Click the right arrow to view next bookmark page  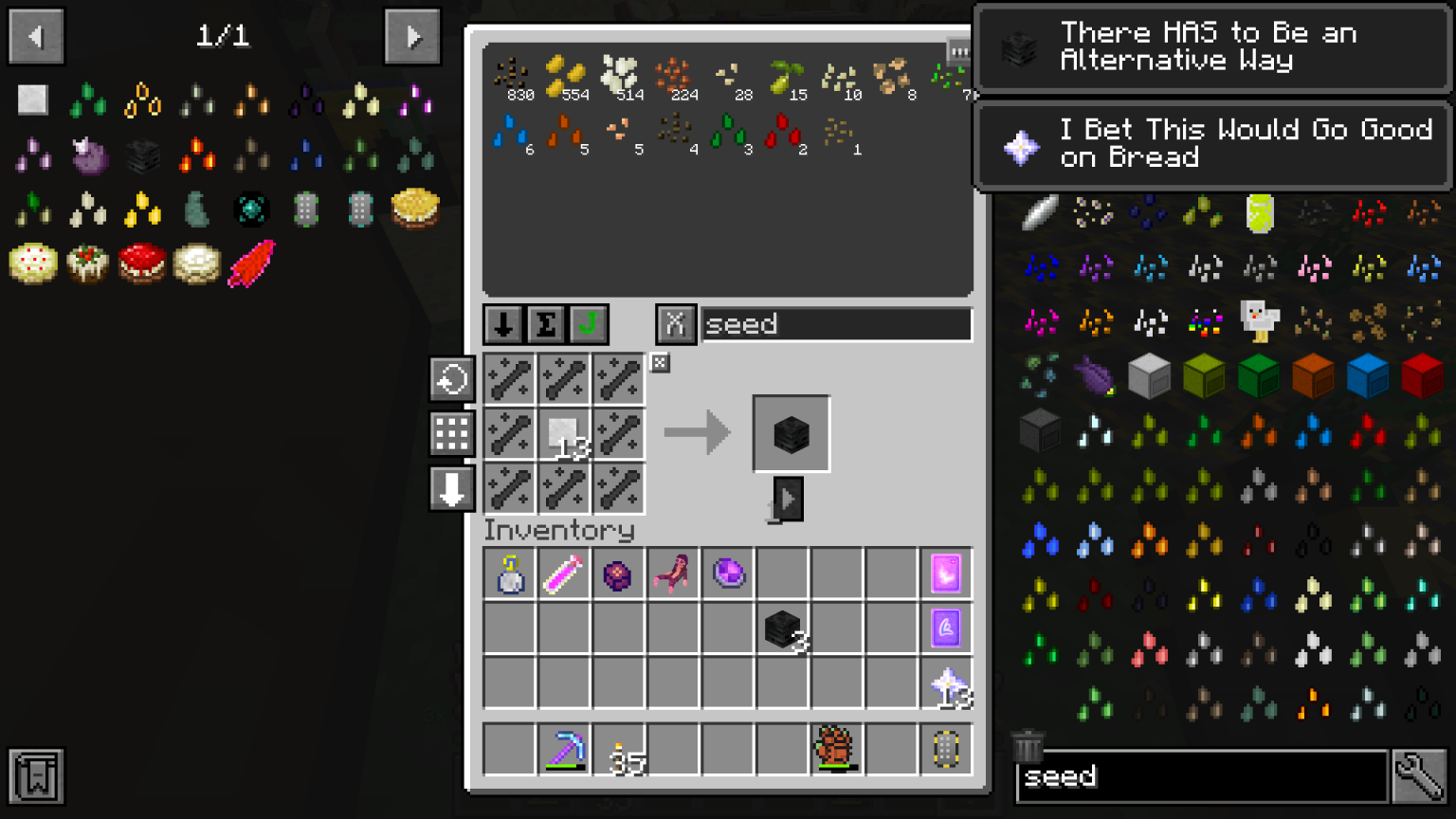(x=412, y=36)
